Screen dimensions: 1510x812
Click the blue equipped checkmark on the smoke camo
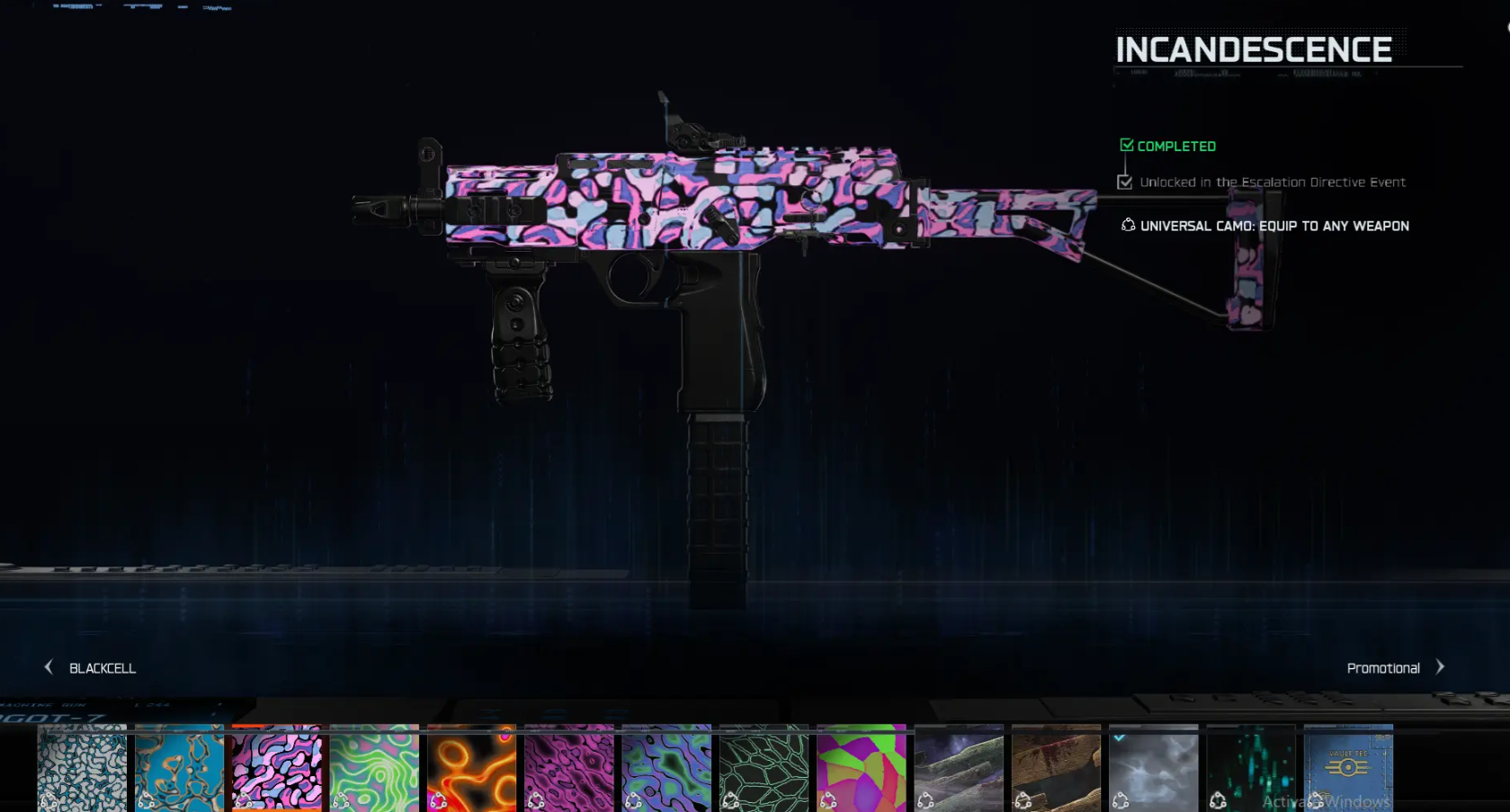click(x=1119, y=739)
